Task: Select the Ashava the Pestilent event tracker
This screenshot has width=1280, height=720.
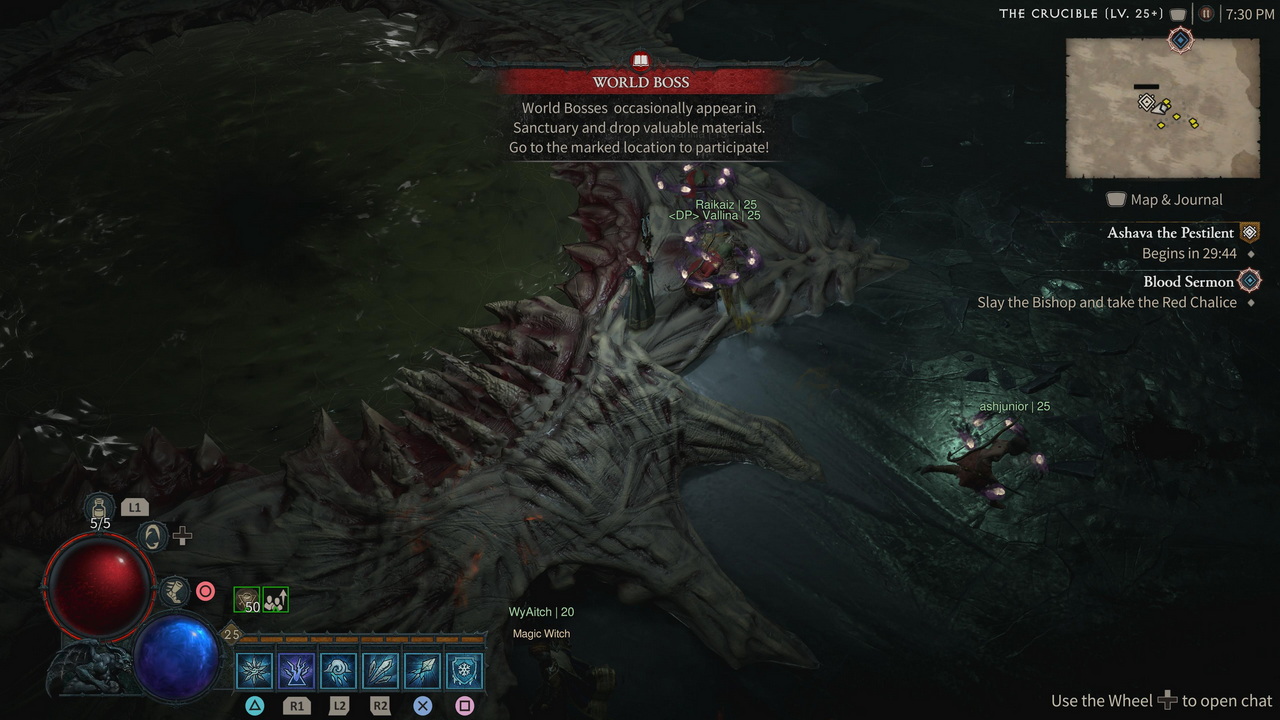Action: 1170,233
